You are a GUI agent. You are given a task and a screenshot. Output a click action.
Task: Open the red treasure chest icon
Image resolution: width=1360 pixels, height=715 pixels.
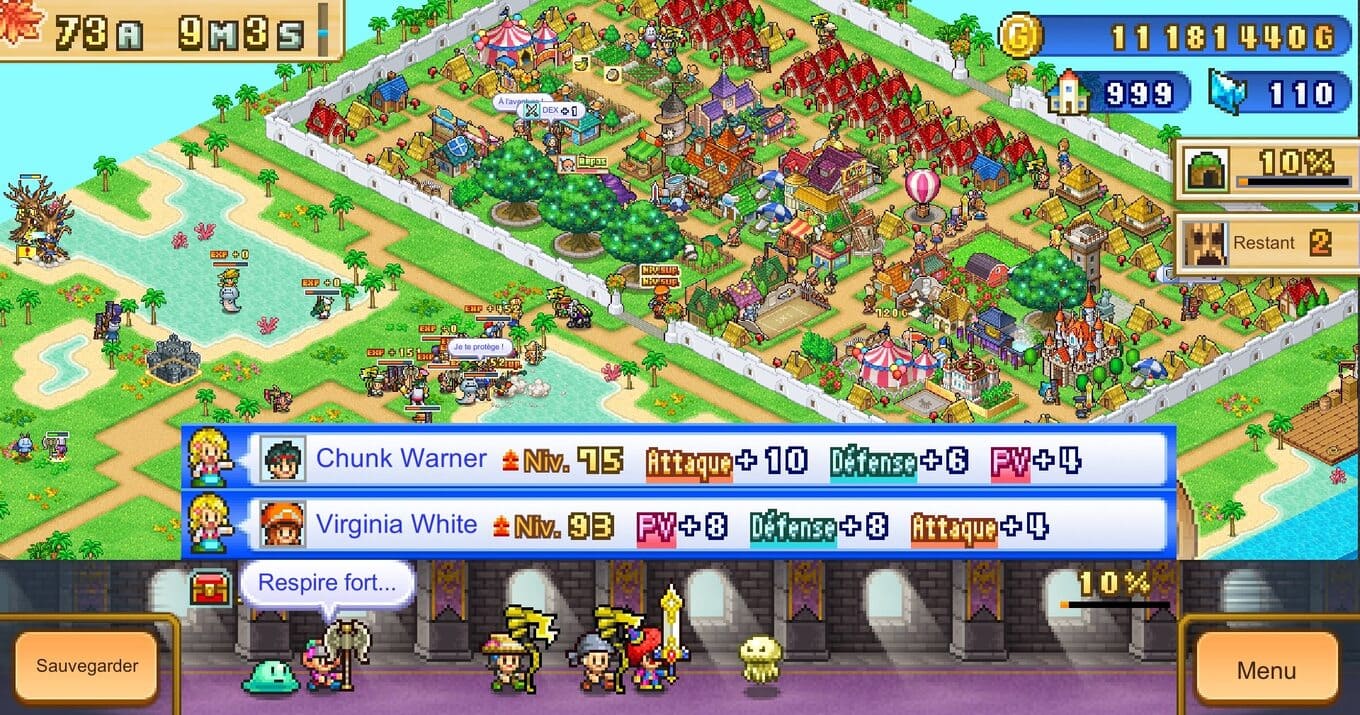210,589
